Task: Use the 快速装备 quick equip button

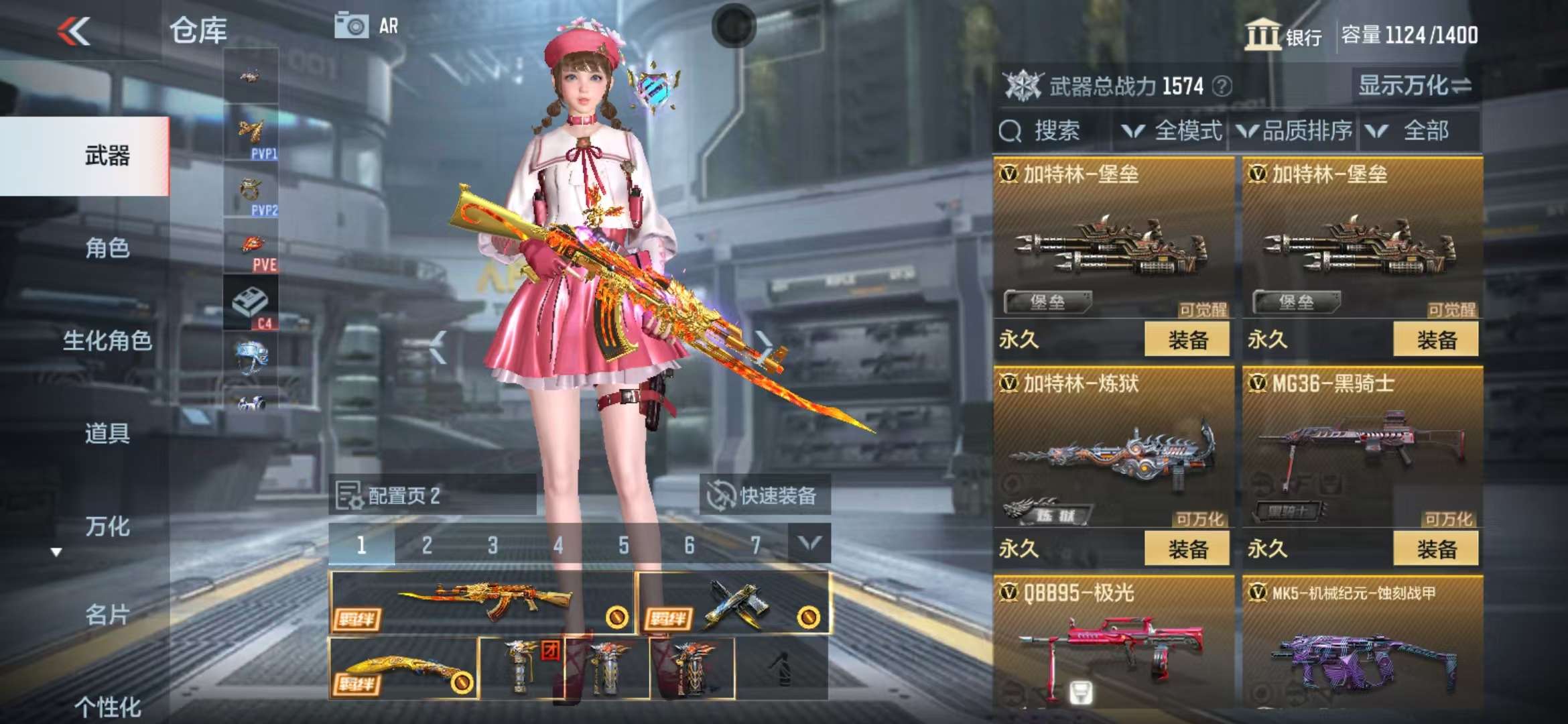Action: click(x=765, y=496)
